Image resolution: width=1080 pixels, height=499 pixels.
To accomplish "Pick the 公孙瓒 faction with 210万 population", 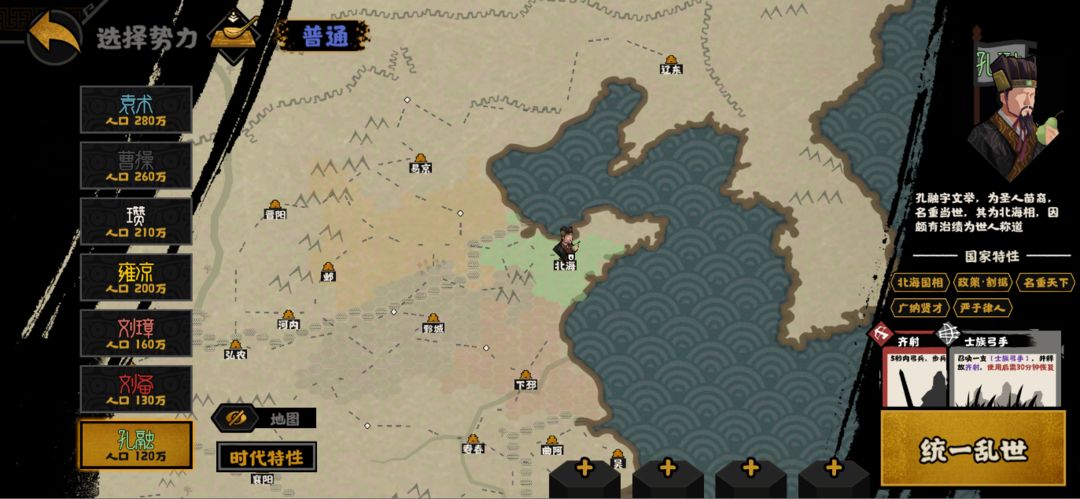I will point(136,220).
